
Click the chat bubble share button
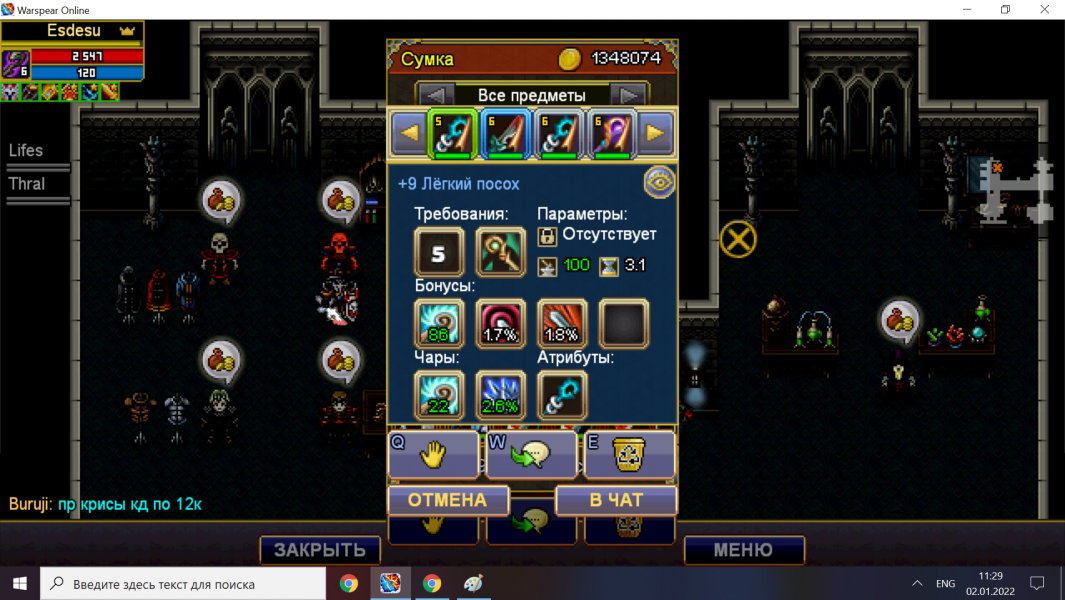point(531,456)
